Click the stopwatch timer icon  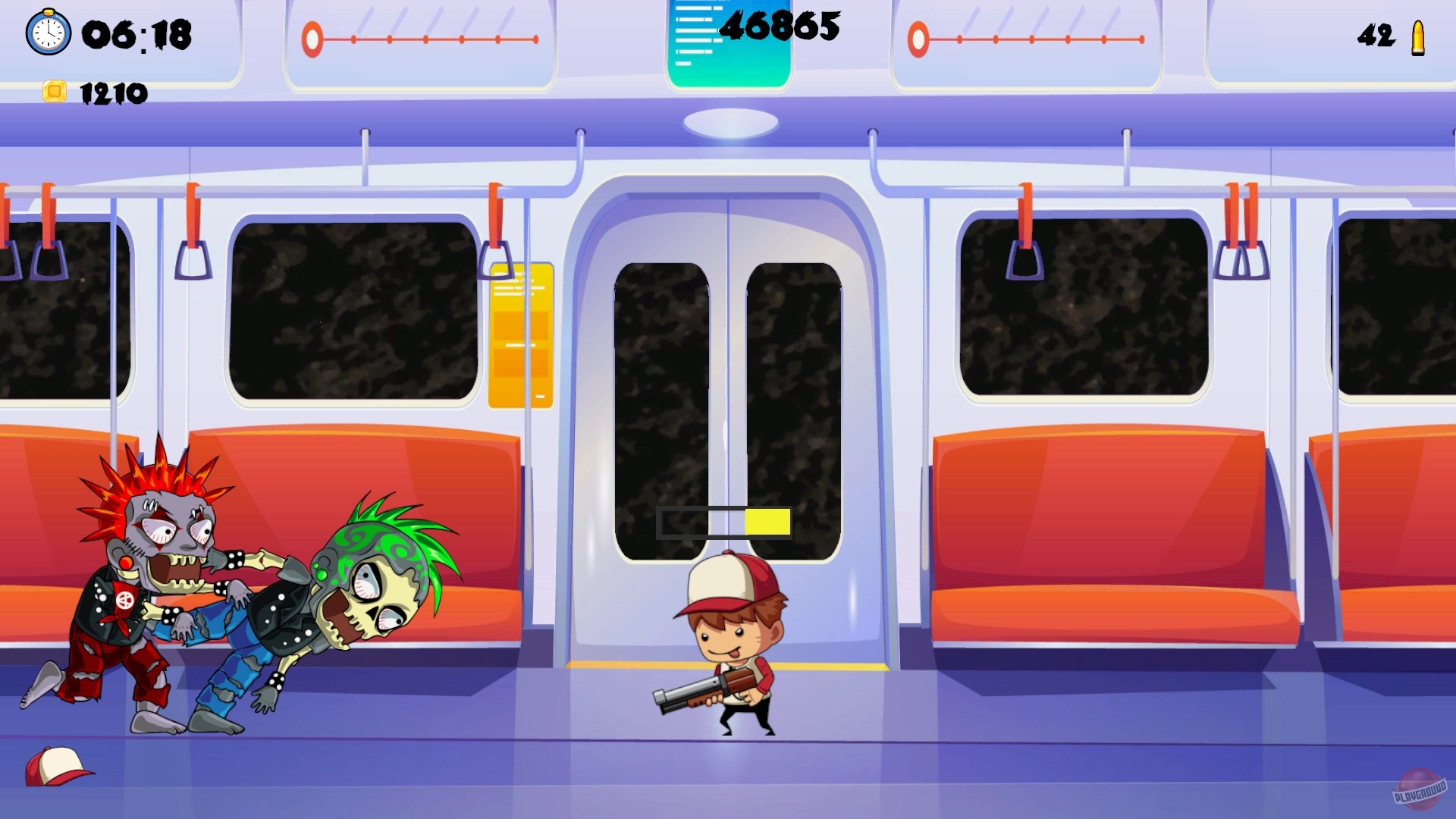(x=49, y=34)
